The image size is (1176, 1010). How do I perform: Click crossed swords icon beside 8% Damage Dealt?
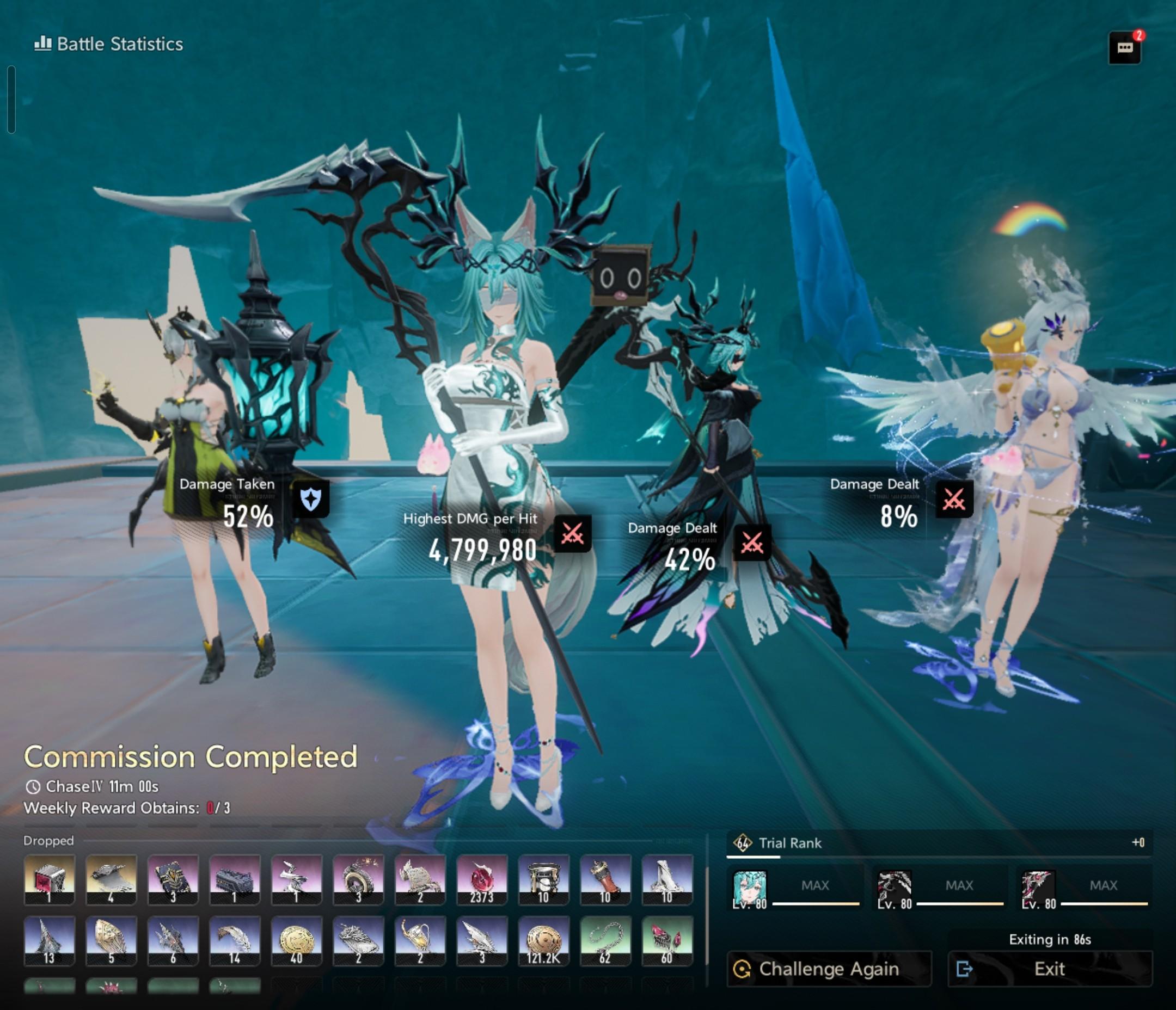[954, 500]
